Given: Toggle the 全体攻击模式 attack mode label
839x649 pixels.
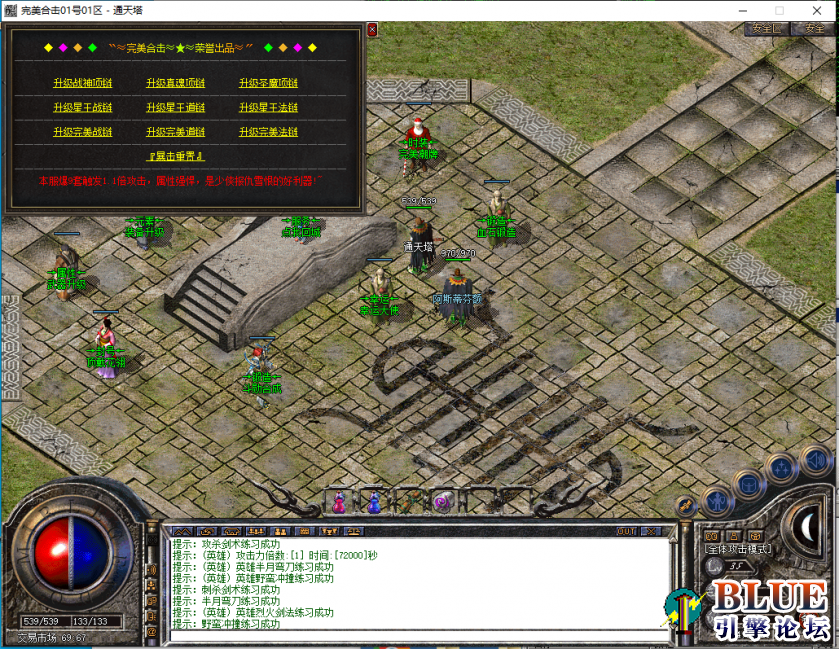Looking at the screenshot, I should (738, 549).
